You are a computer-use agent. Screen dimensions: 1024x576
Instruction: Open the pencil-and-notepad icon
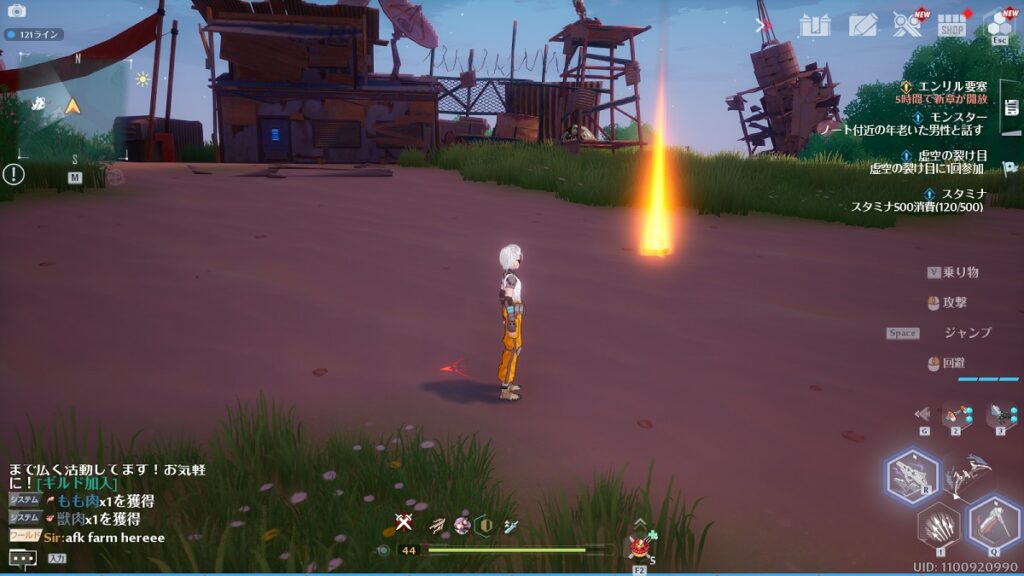click(862, 25)
